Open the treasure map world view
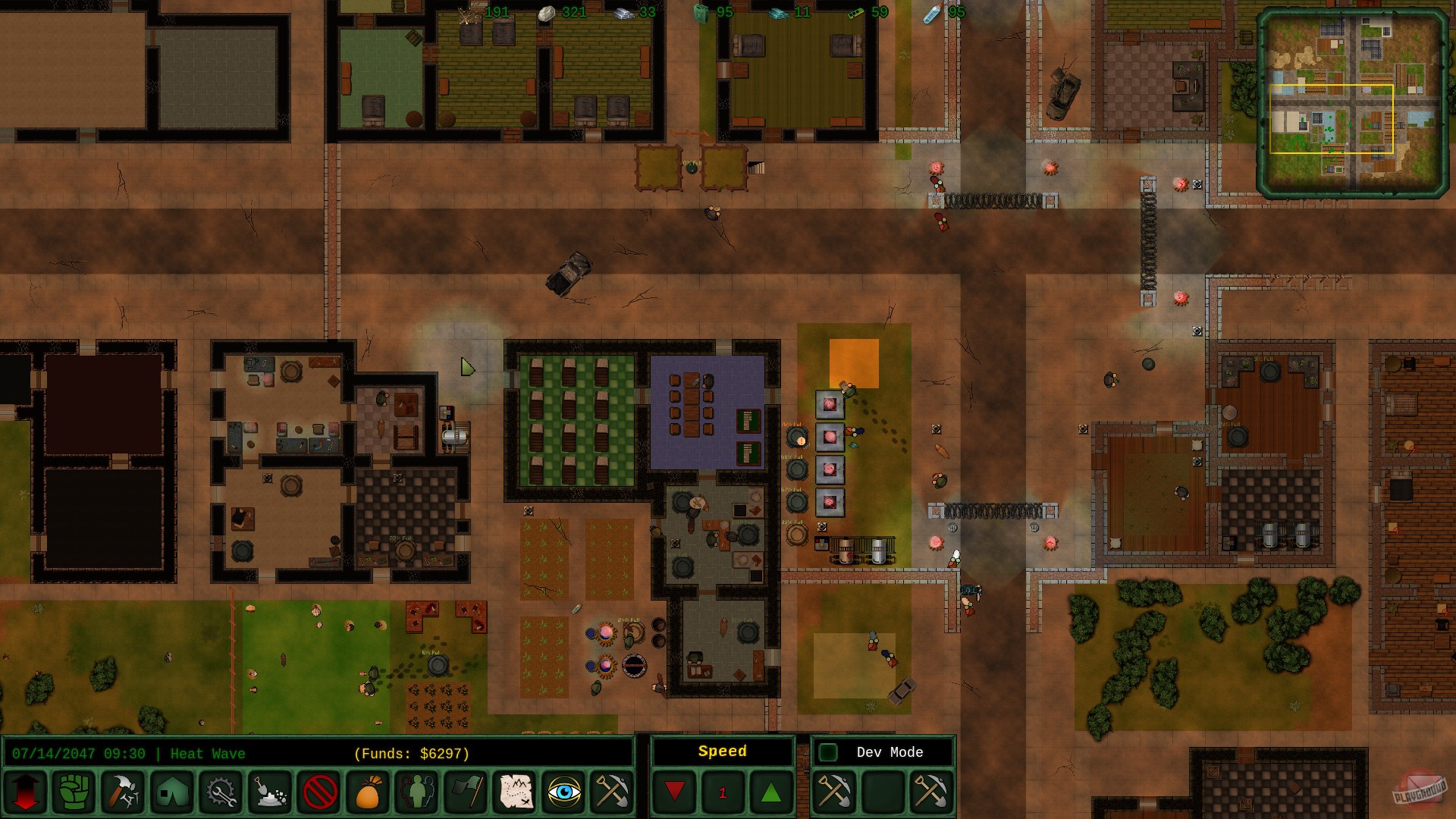The image size is (1456, 819). (x=514, y=792)
